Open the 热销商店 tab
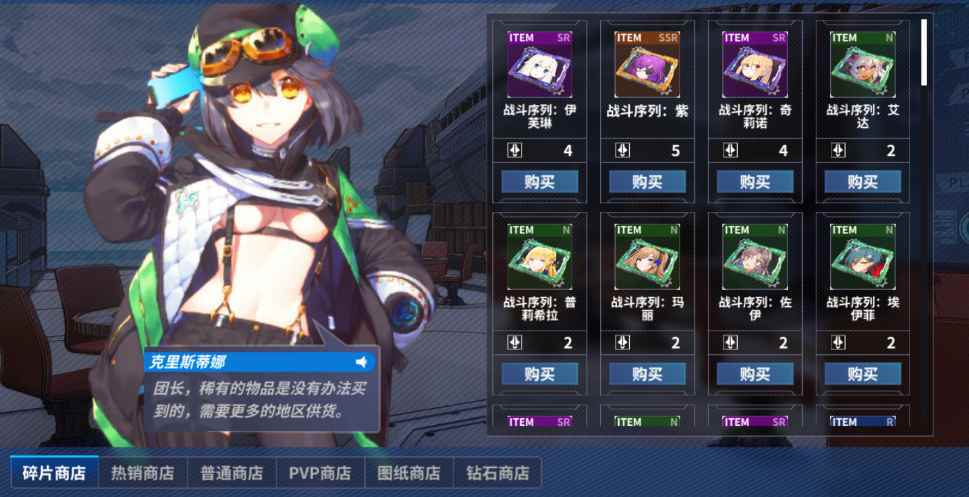Image resolution: width=969 pixels, height=497 pixels. coord(142,472)
